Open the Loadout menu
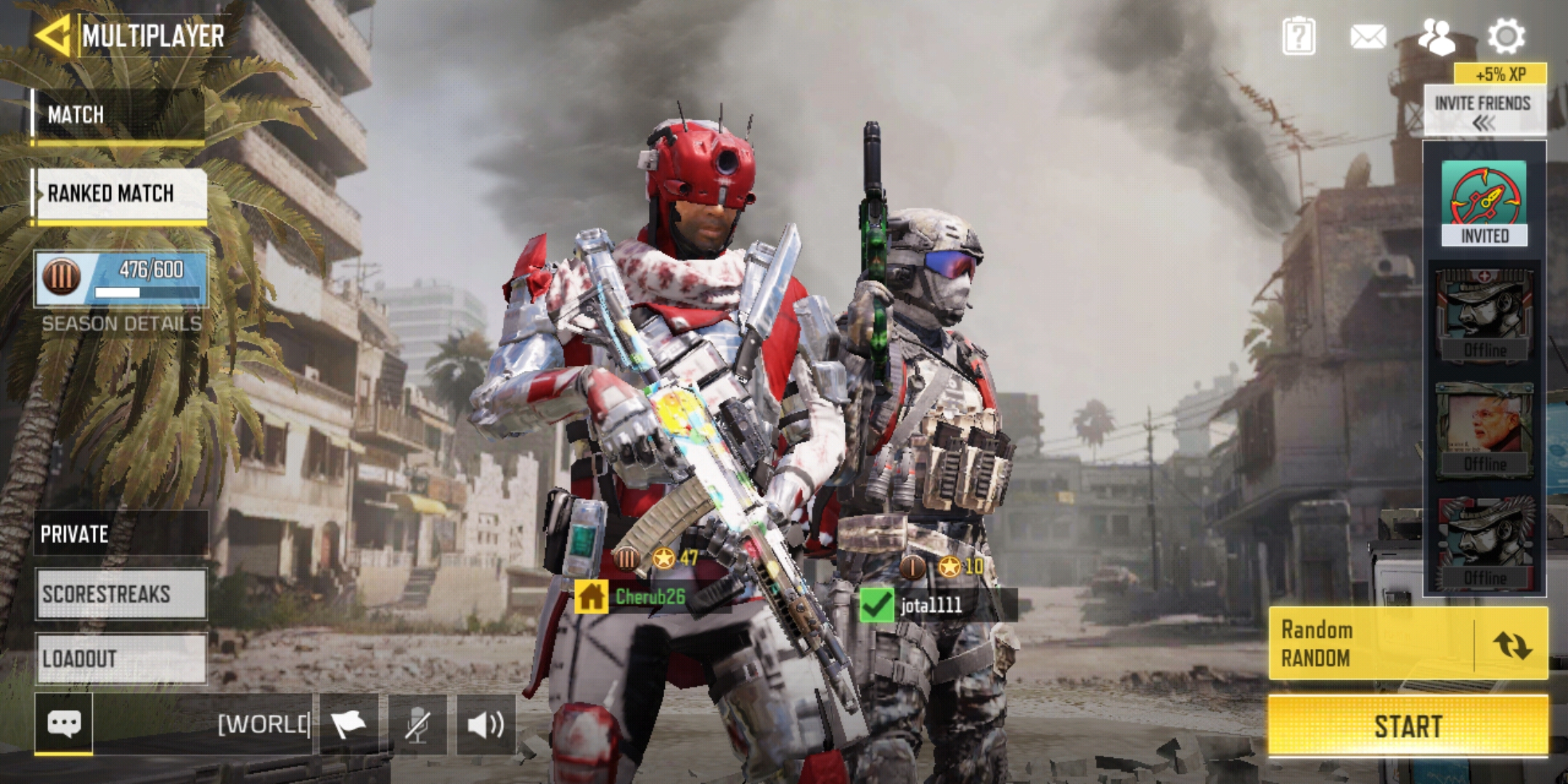The height and width of the screenshot is (784, 1568). click(x=121, y=658)
